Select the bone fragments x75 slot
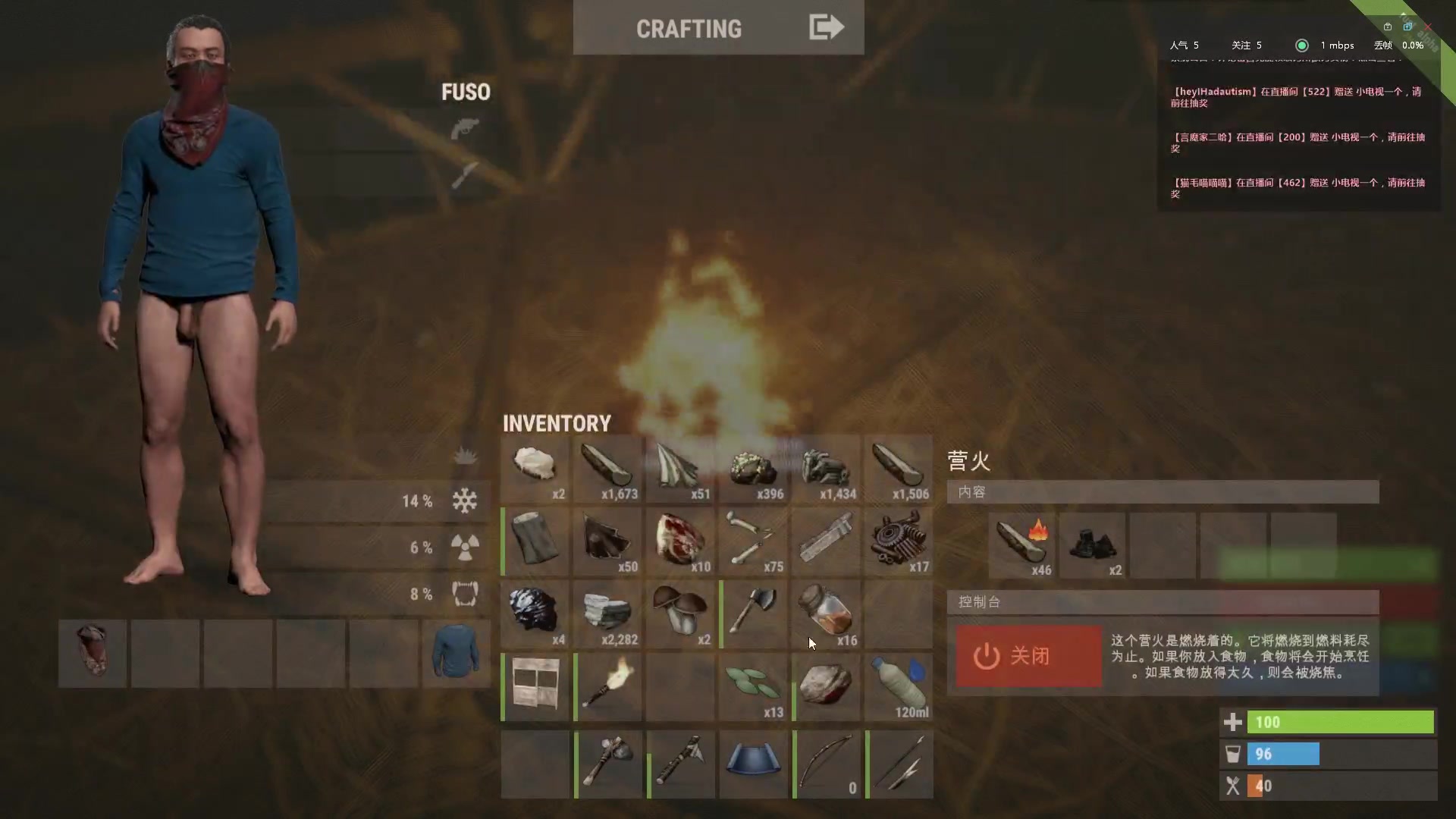The image size is (1456, 819). click(x=754, y=540)
